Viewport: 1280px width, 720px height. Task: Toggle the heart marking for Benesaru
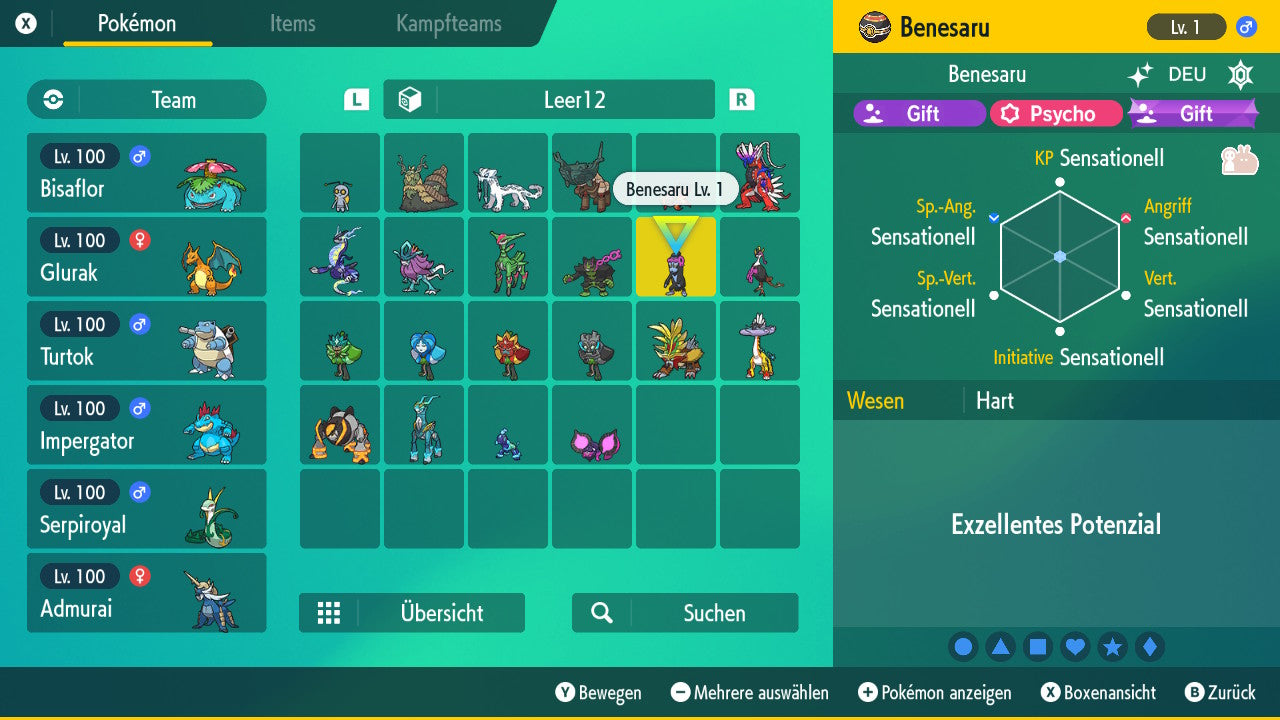(x=1075, y=646)
